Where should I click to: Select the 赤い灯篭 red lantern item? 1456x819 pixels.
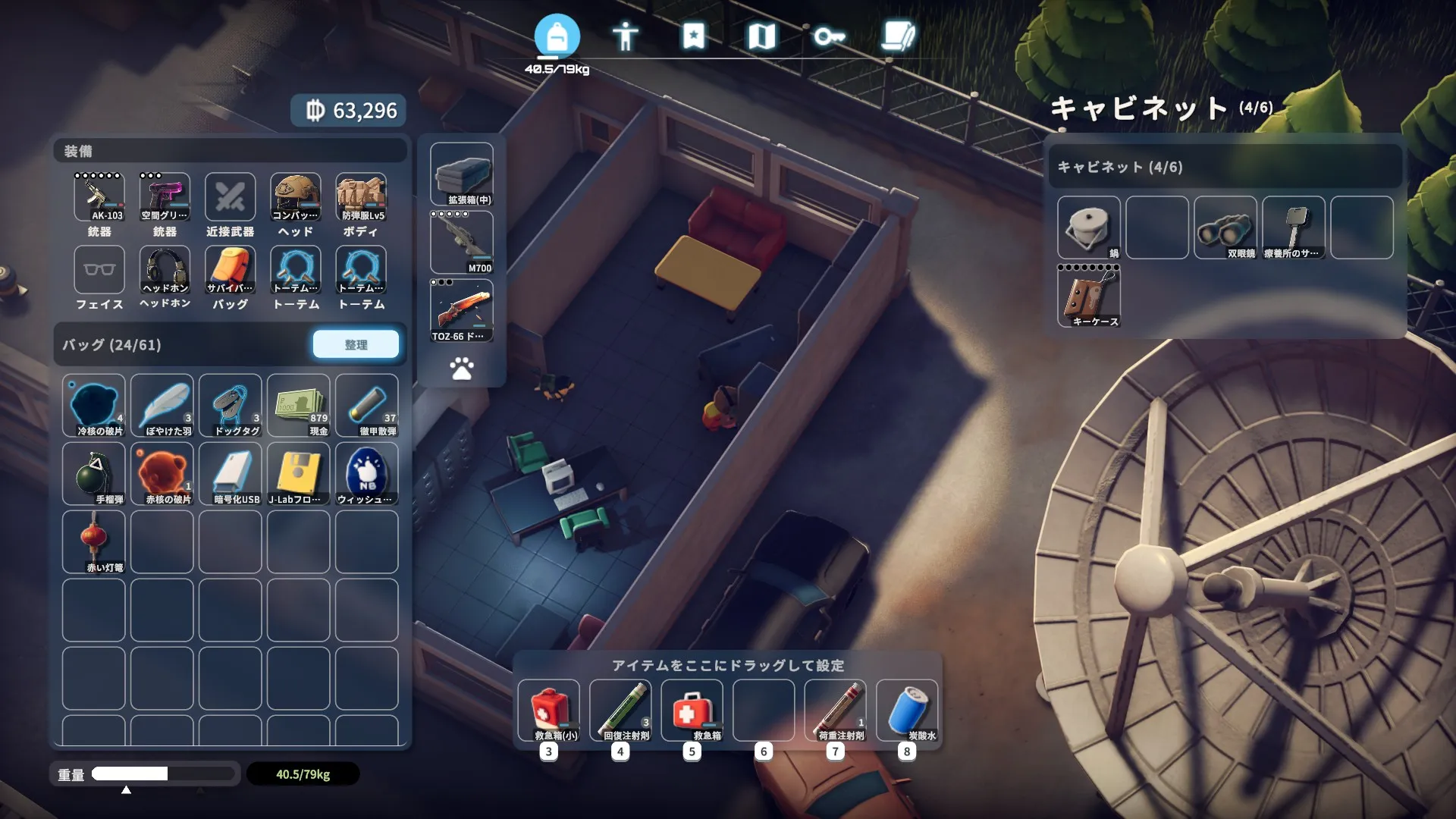click(94, 542)
